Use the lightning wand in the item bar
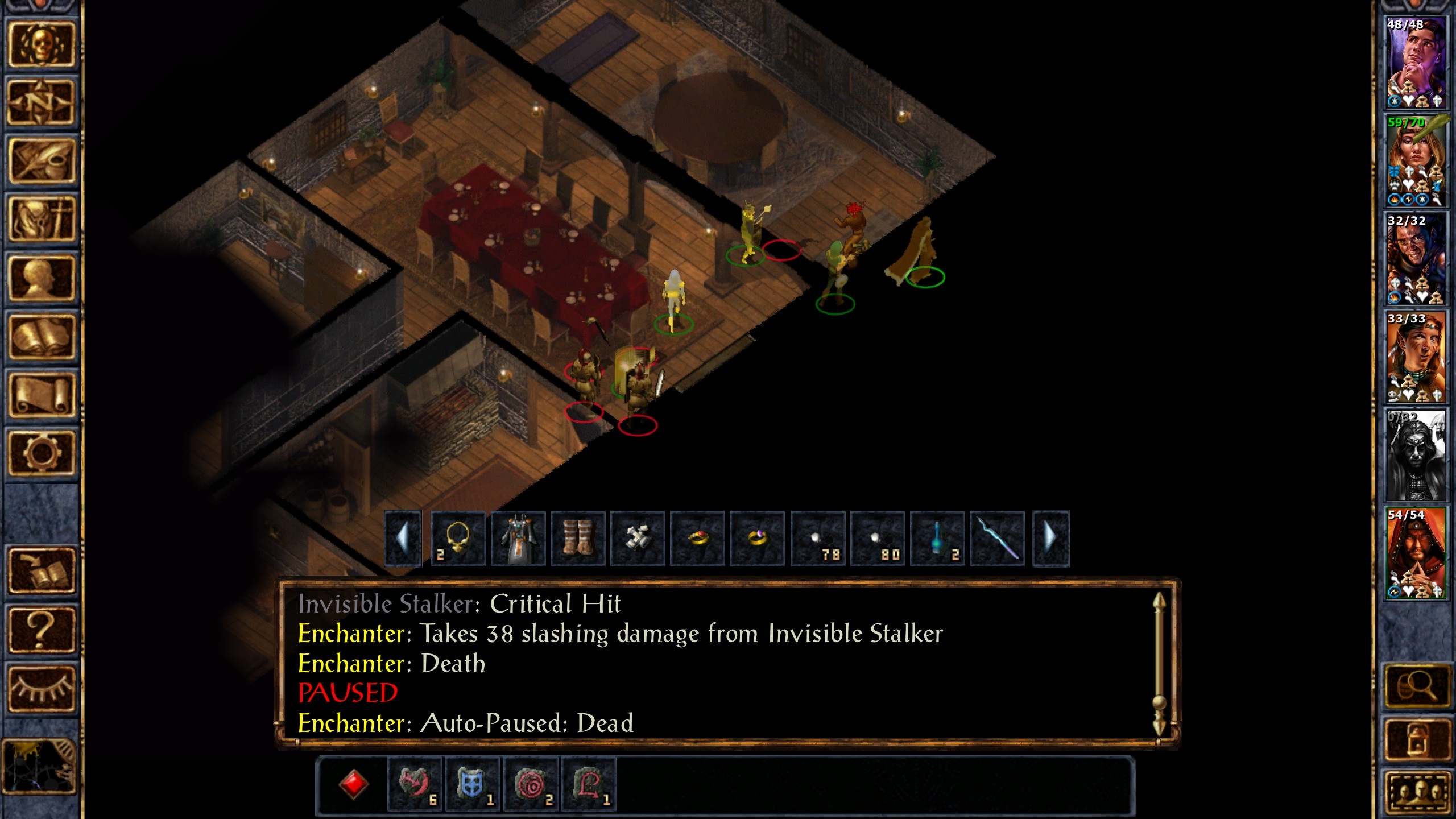The height and width of the screenshot is (819, 1456). point(997,538)
